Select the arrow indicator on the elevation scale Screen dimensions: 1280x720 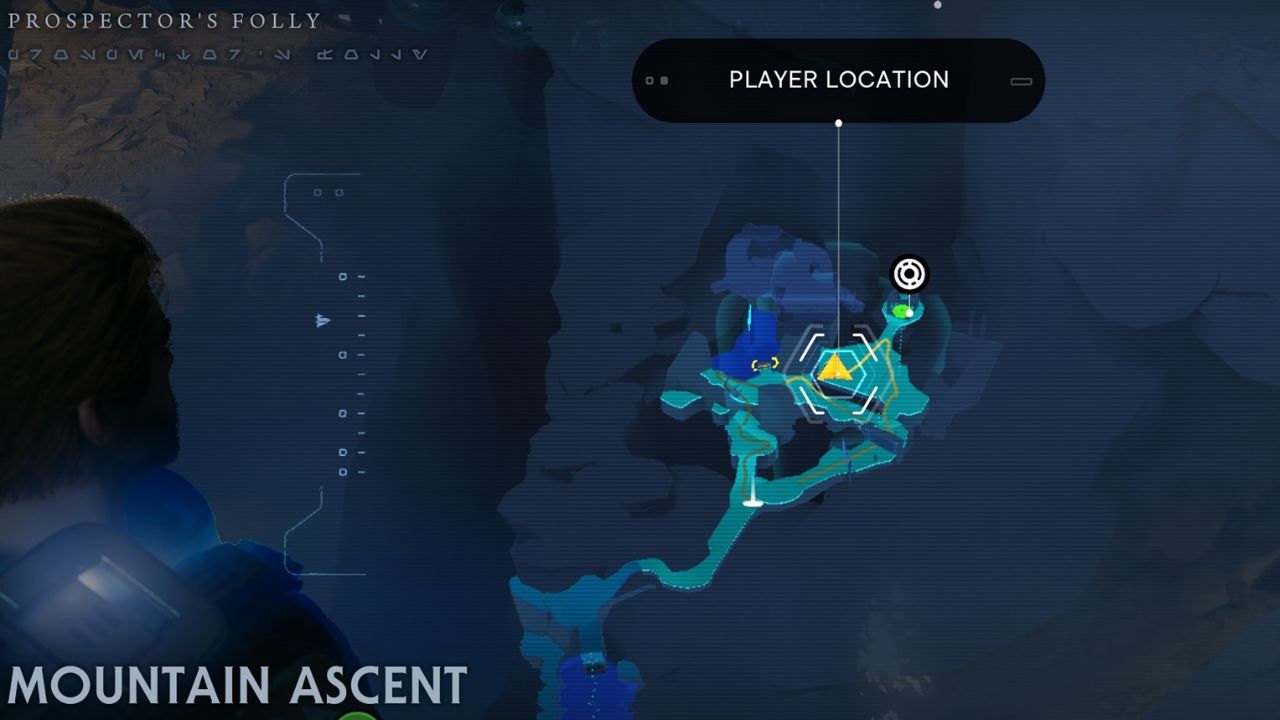point(320,322)
